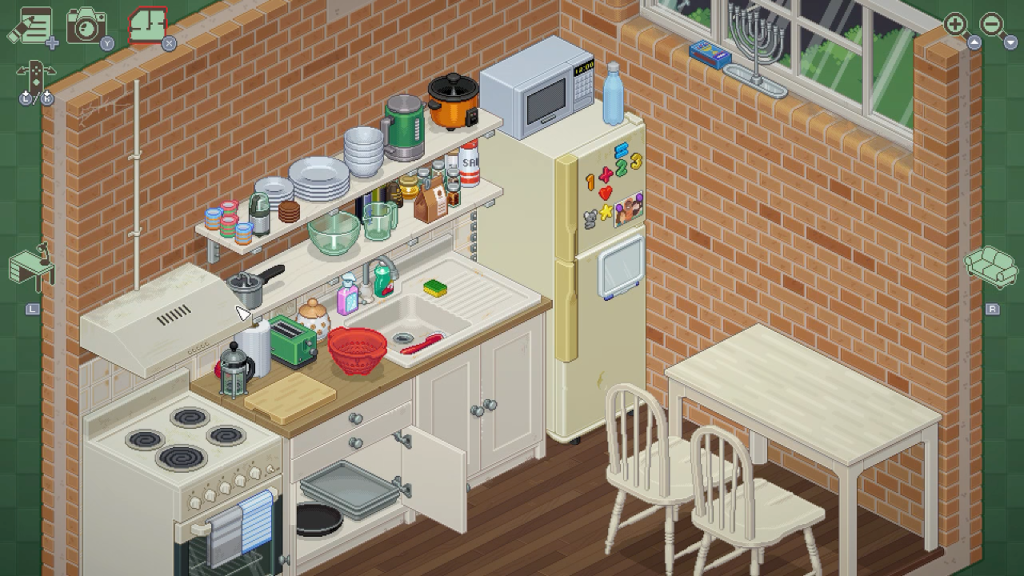Image resolution: width=1024 pixels, height=576 pixels.
Task: Go to the sofa living room icon
Action: tap(990, 264)
